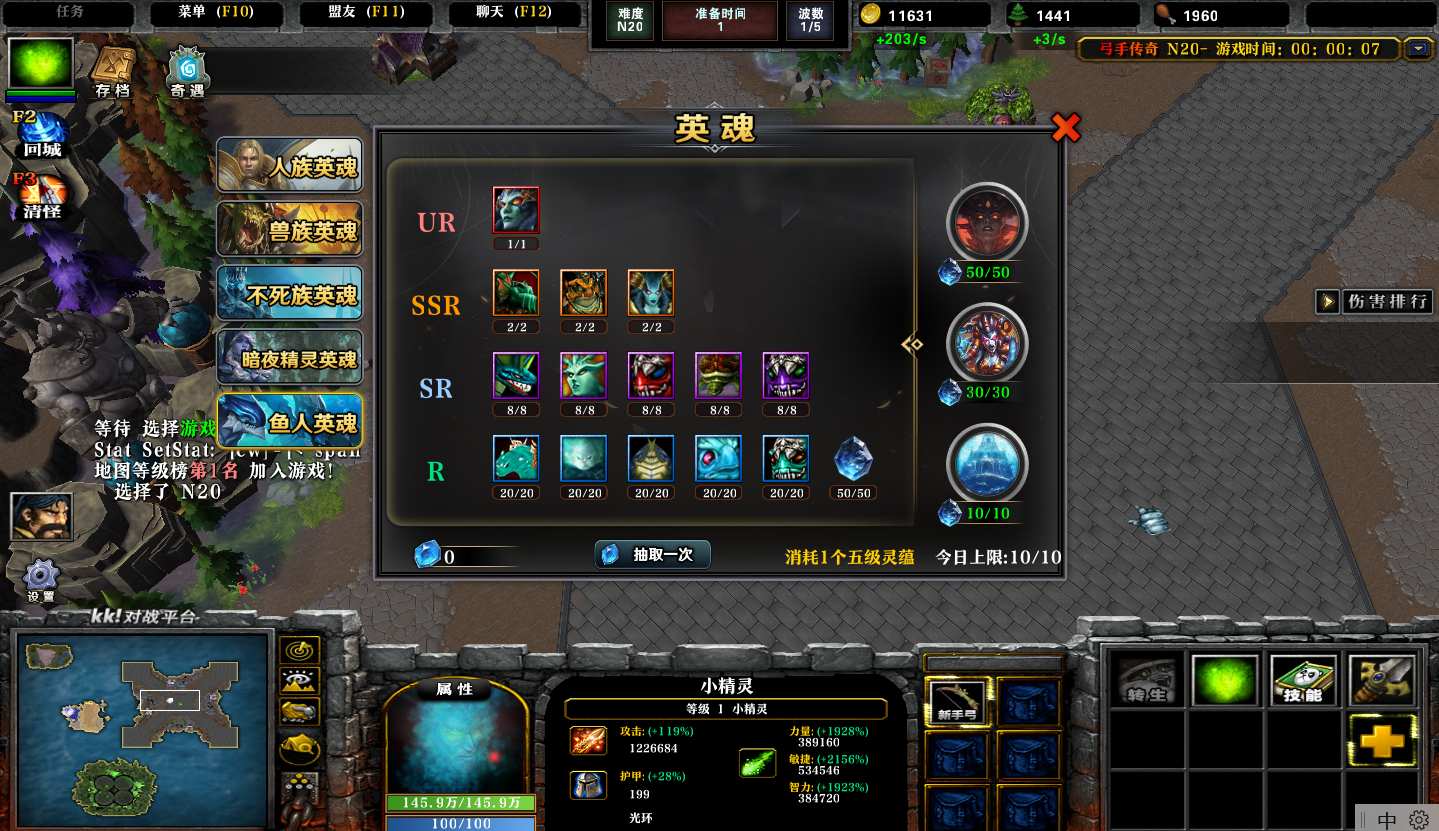
Task: Switch to the 兽族英魂 tab
Action: click(x=289, y=230)
